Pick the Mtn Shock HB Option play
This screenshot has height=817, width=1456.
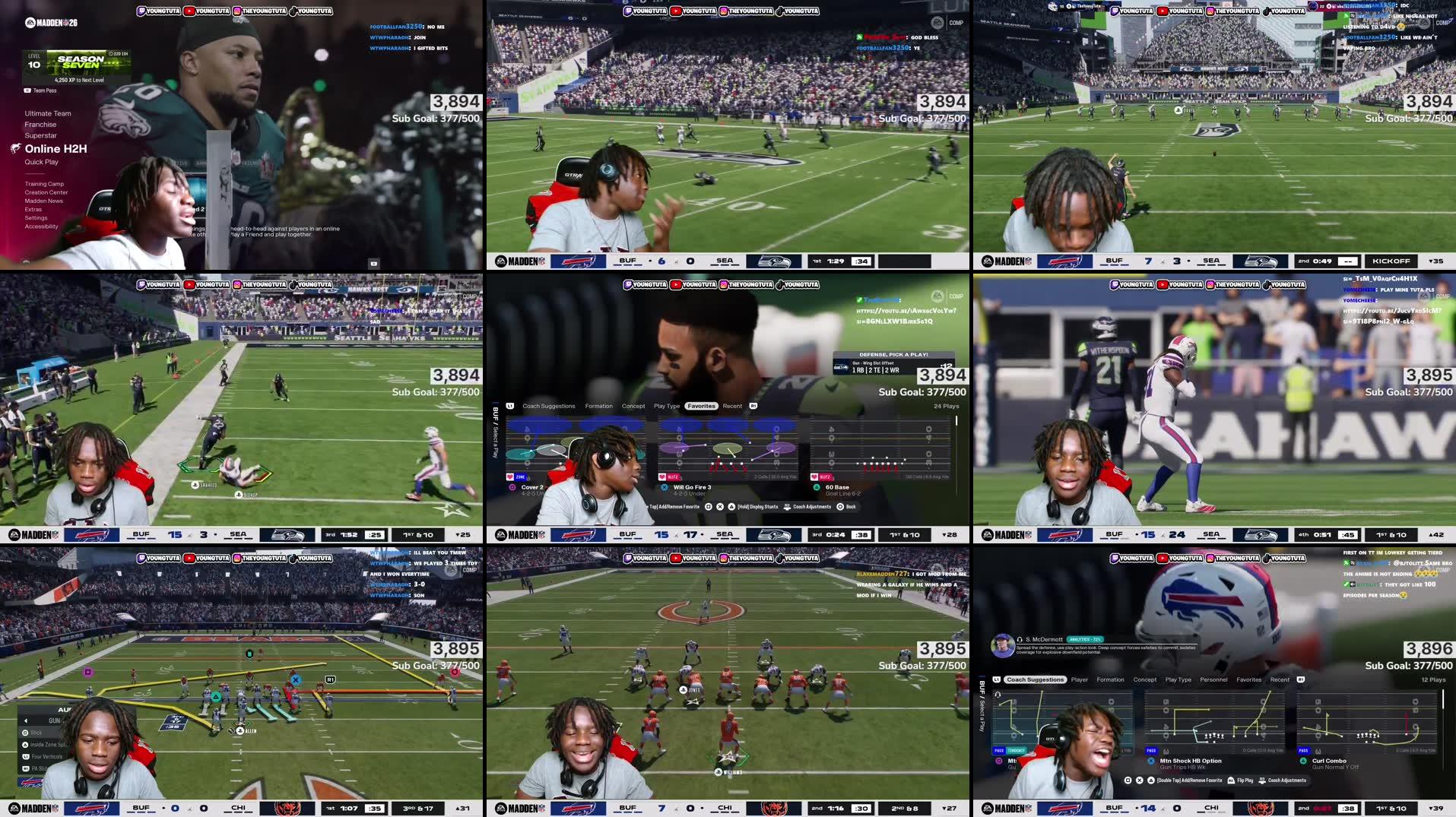(x=1191, y=761)
